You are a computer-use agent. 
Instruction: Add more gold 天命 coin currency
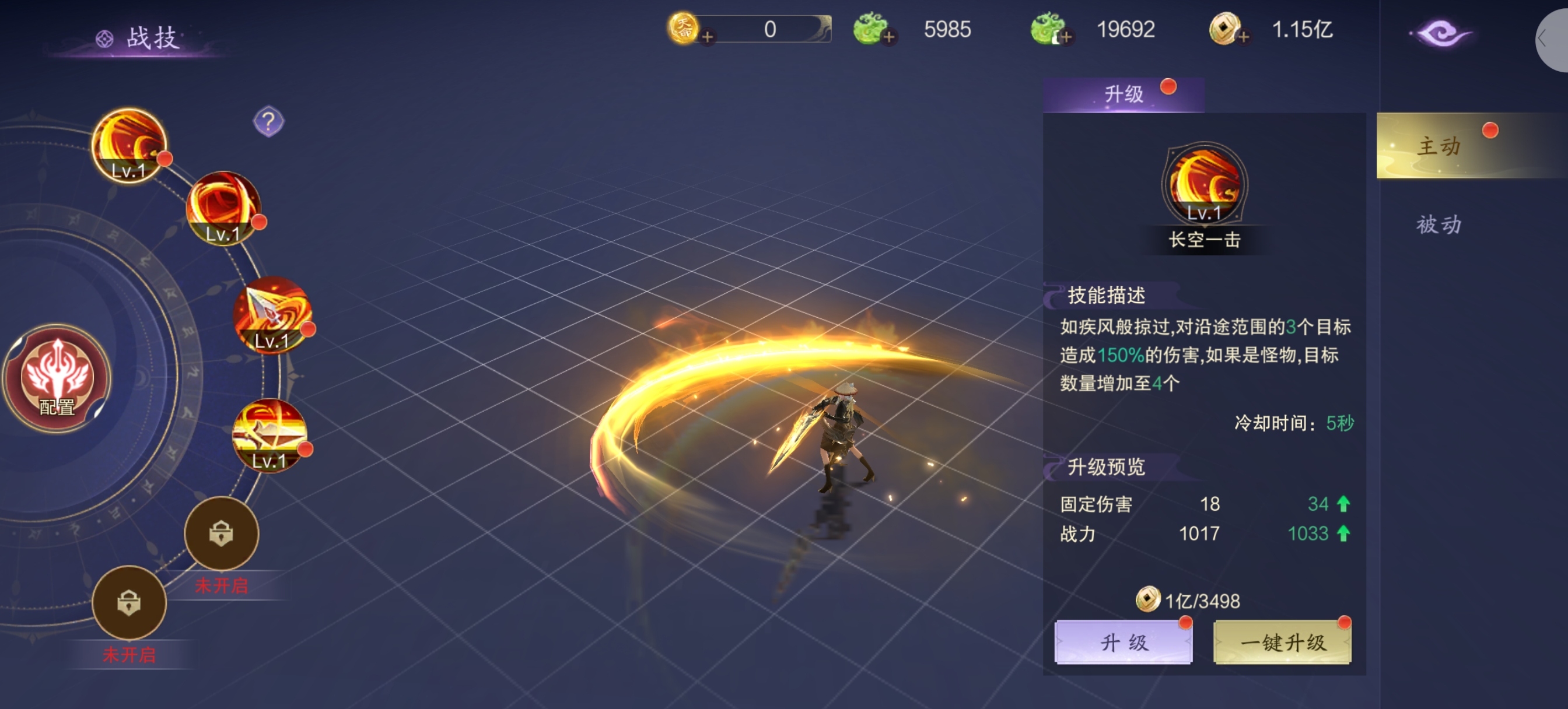tap(708, 37)
